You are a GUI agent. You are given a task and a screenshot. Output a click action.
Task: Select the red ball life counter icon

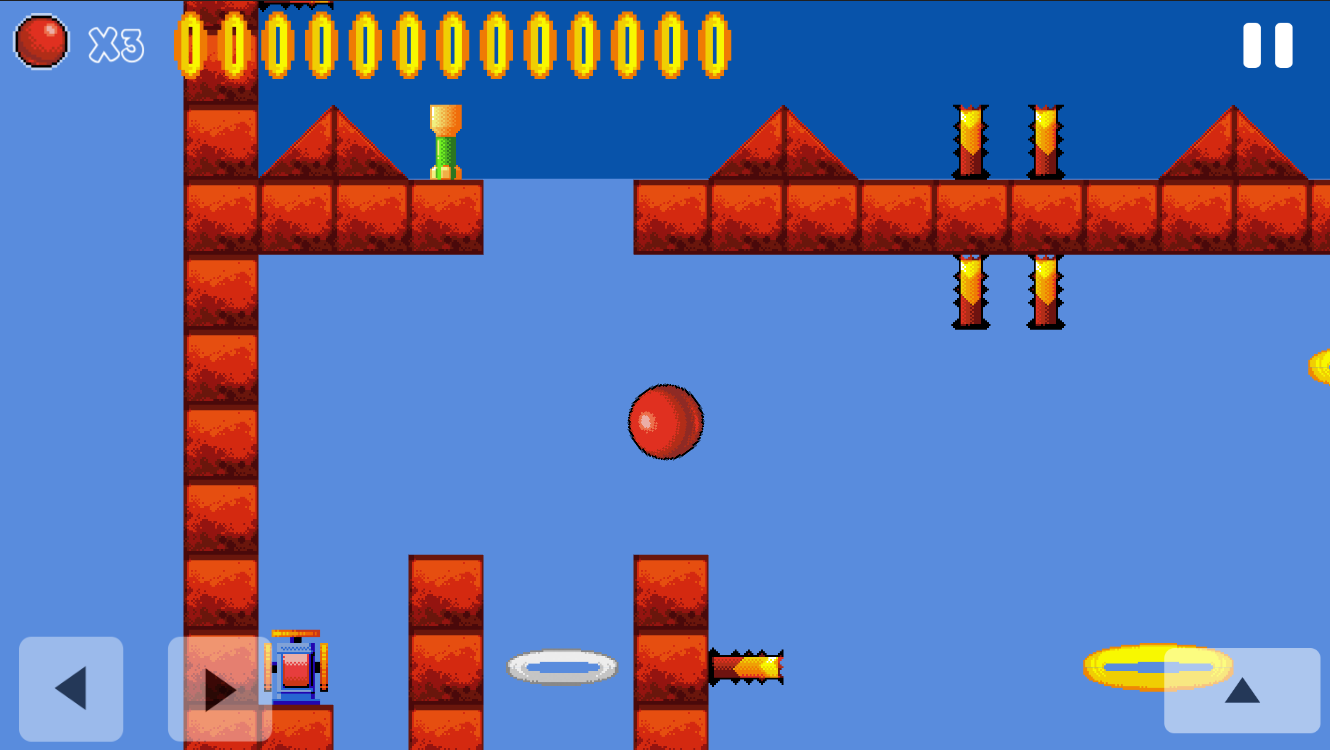[41, 42]
